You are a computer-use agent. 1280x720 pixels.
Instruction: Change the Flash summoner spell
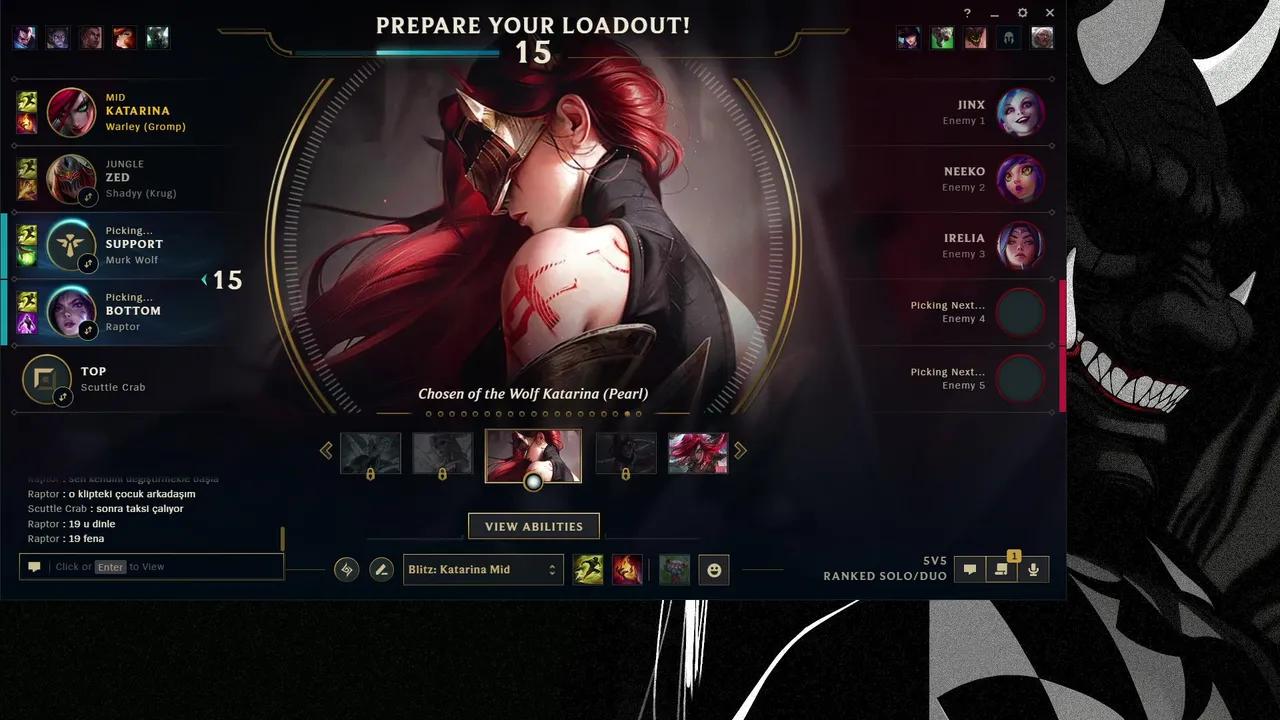[x=590, y=569]
